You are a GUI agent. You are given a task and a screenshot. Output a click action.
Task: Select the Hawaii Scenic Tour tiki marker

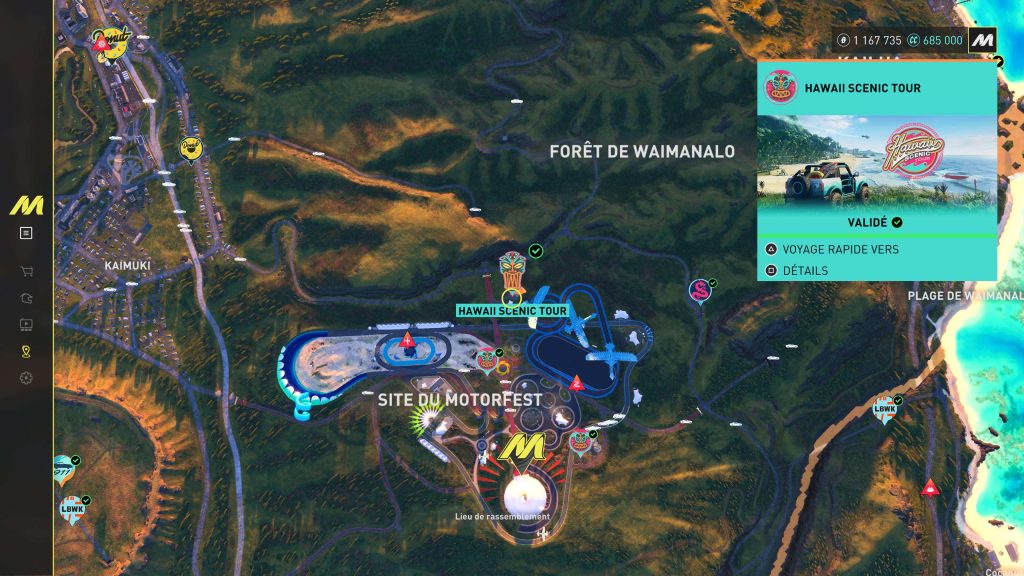coord(512,270)
